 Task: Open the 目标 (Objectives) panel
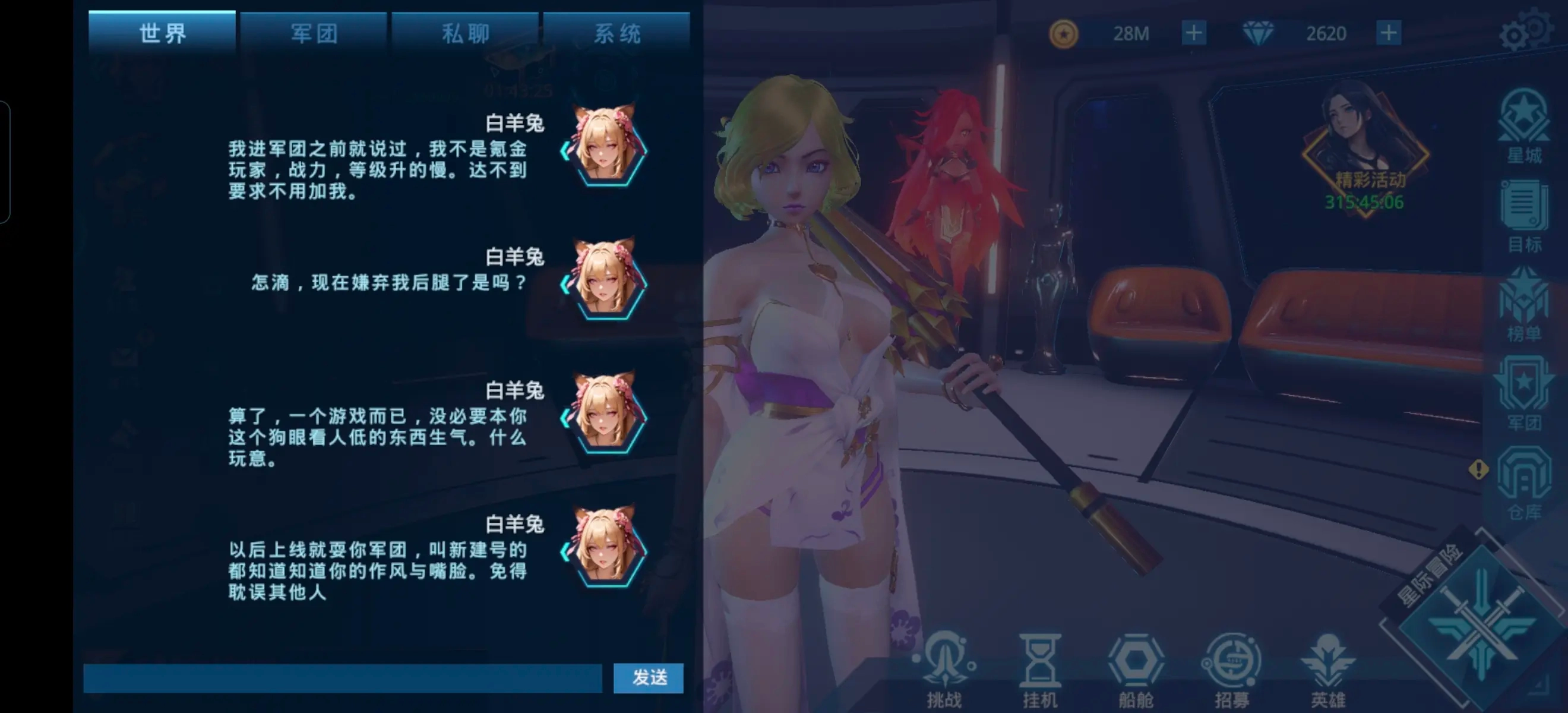tap(1525, 216)
